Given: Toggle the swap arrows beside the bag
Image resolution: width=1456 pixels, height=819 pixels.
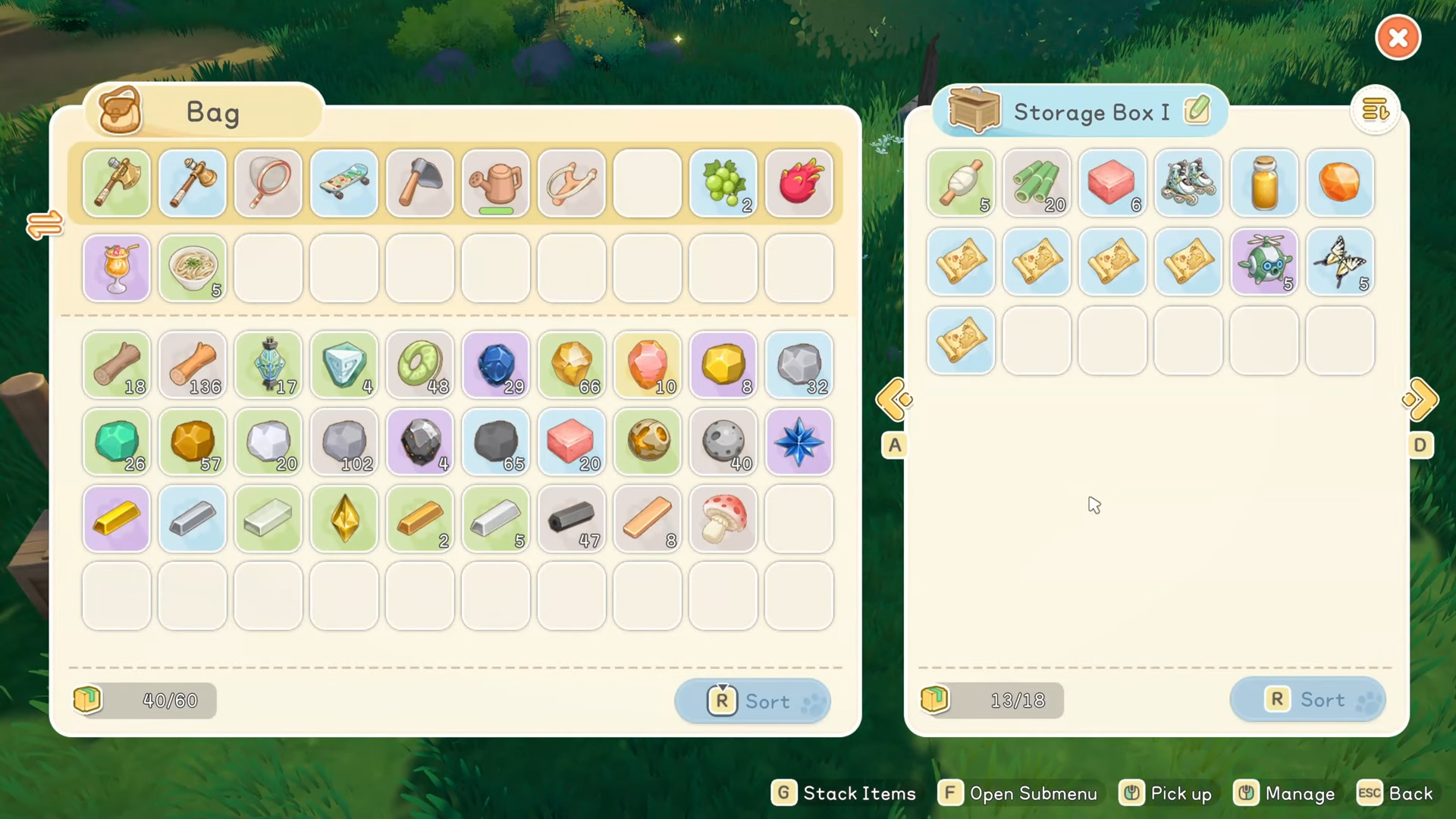Looking at the screenshot, I should pos(44,224).
